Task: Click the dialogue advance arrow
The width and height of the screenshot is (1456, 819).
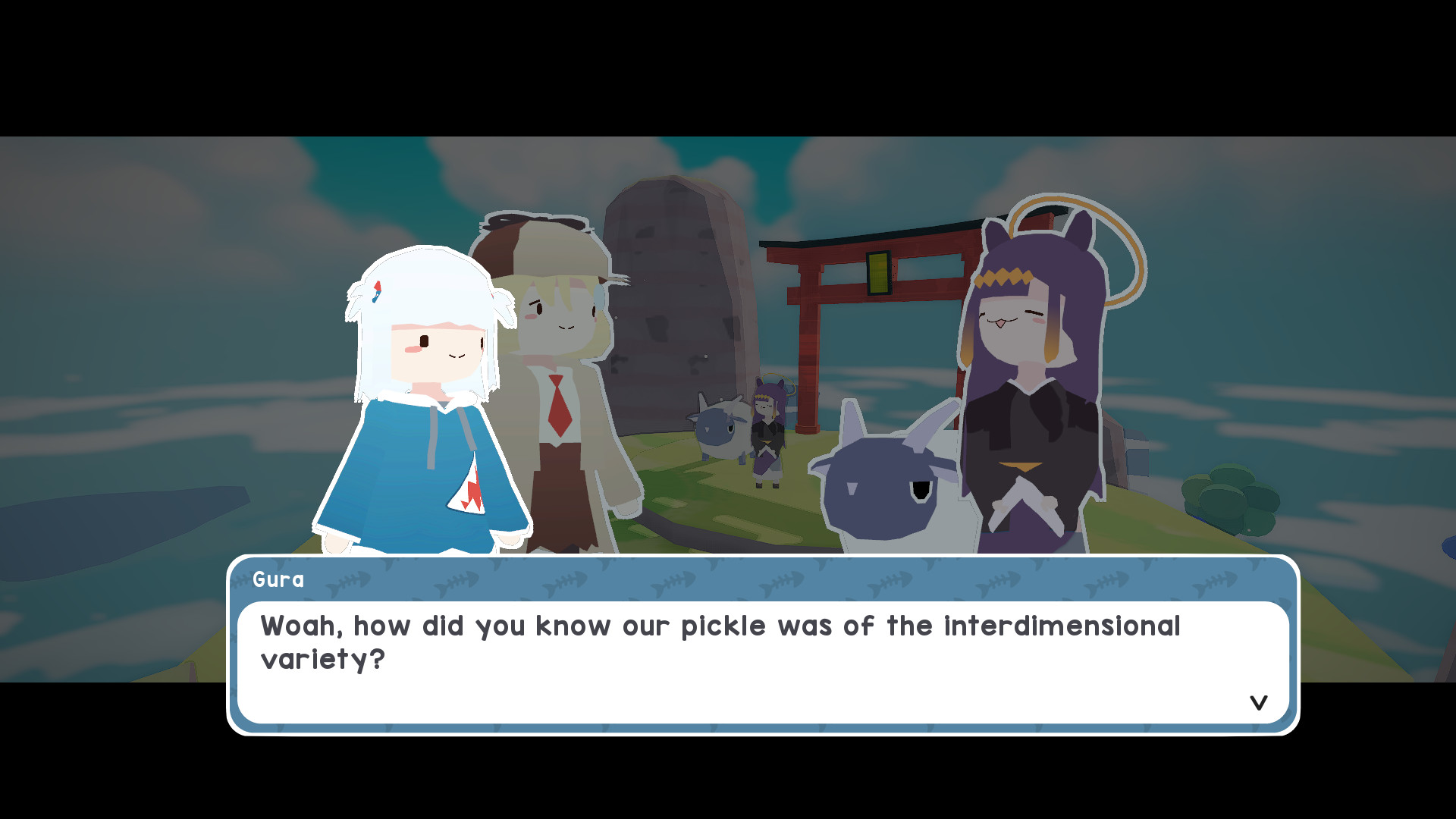Action: click(1259, 702)
